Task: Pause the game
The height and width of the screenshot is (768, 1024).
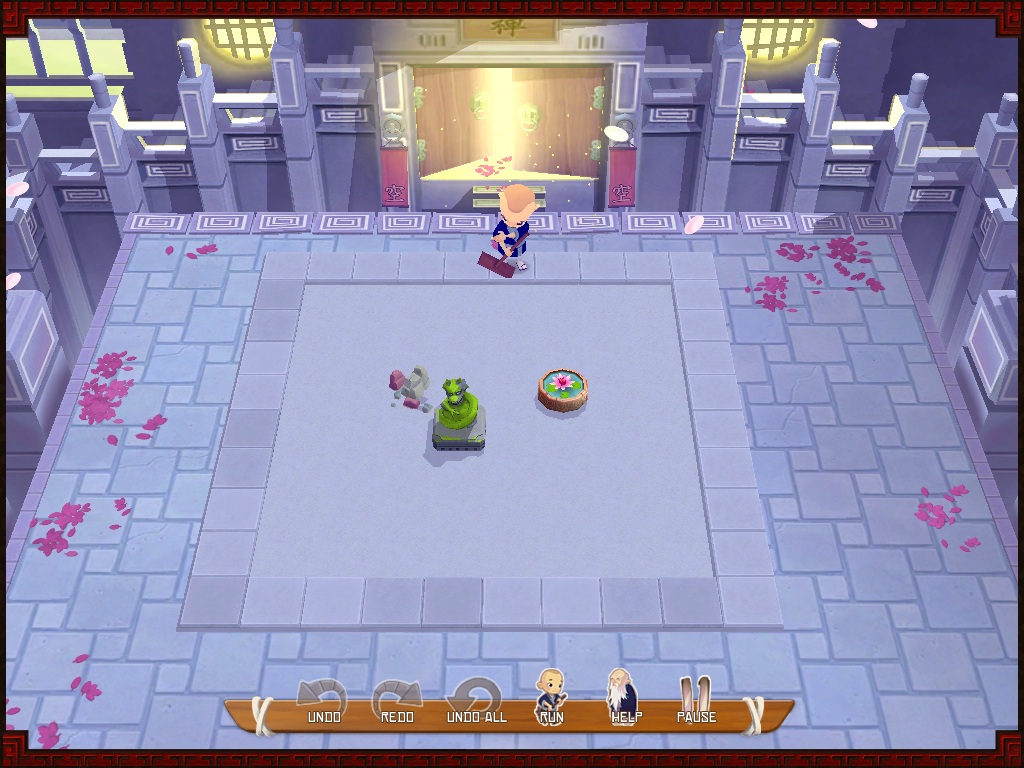Action: (x=696, y=699)
